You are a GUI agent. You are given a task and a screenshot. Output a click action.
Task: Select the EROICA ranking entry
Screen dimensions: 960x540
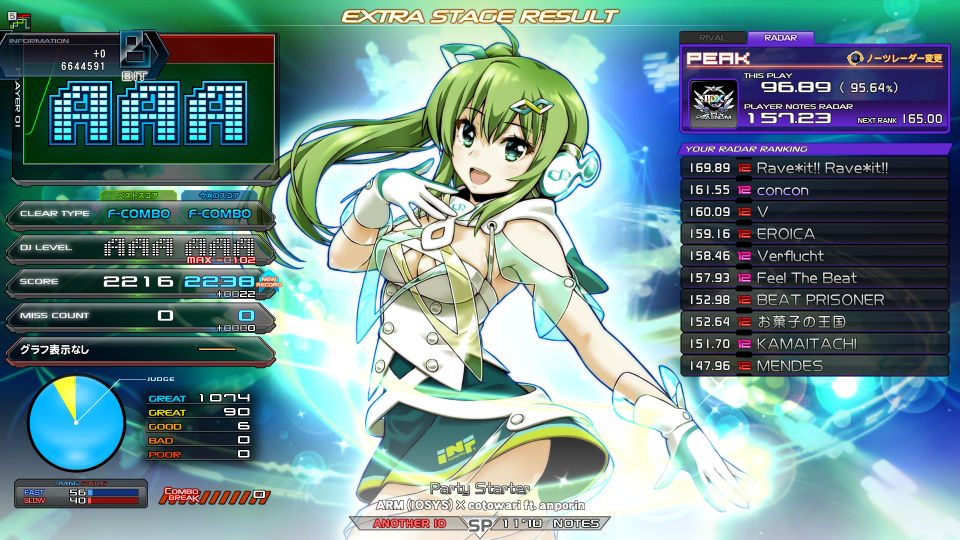tap(814, 234)
